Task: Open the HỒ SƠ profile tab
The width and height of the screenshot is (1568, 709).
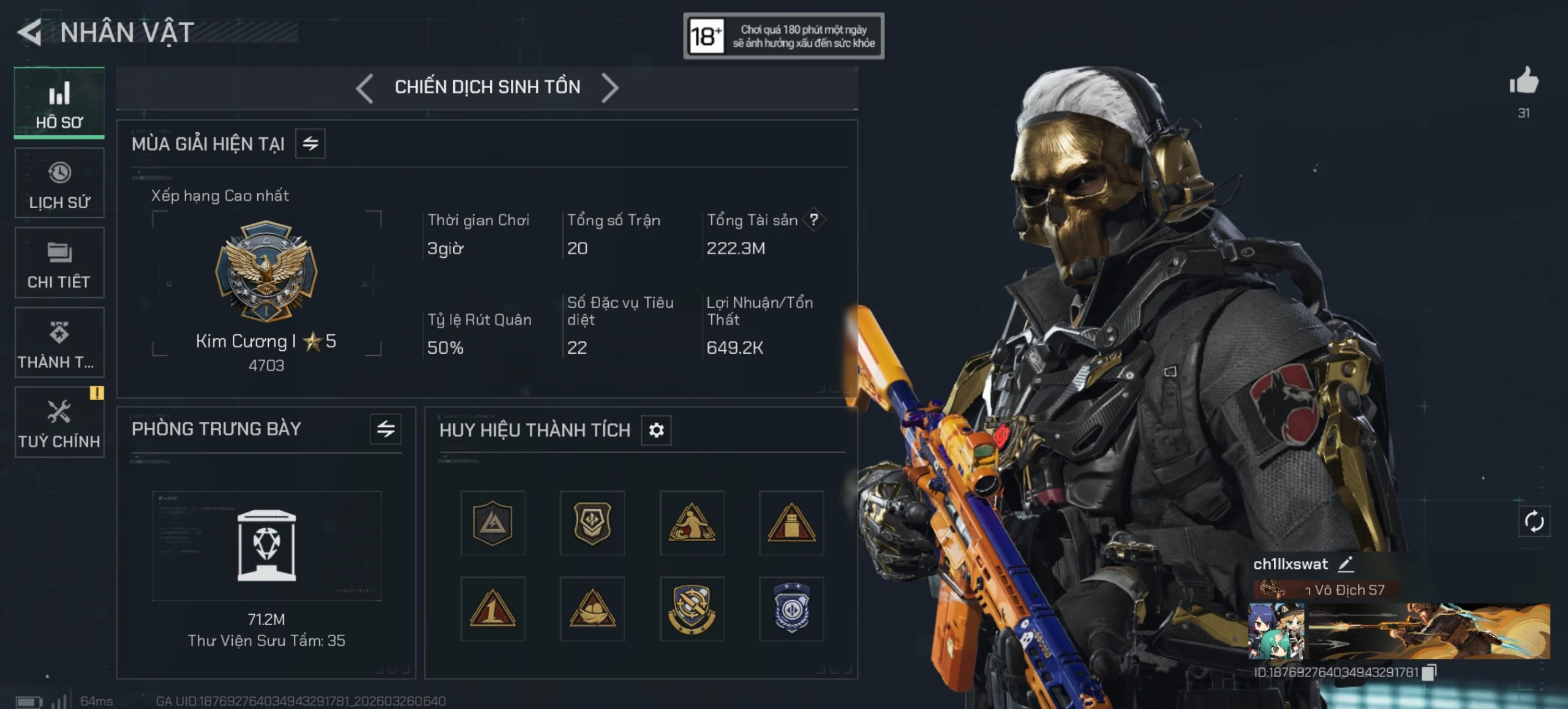Action: coord(59,103)
